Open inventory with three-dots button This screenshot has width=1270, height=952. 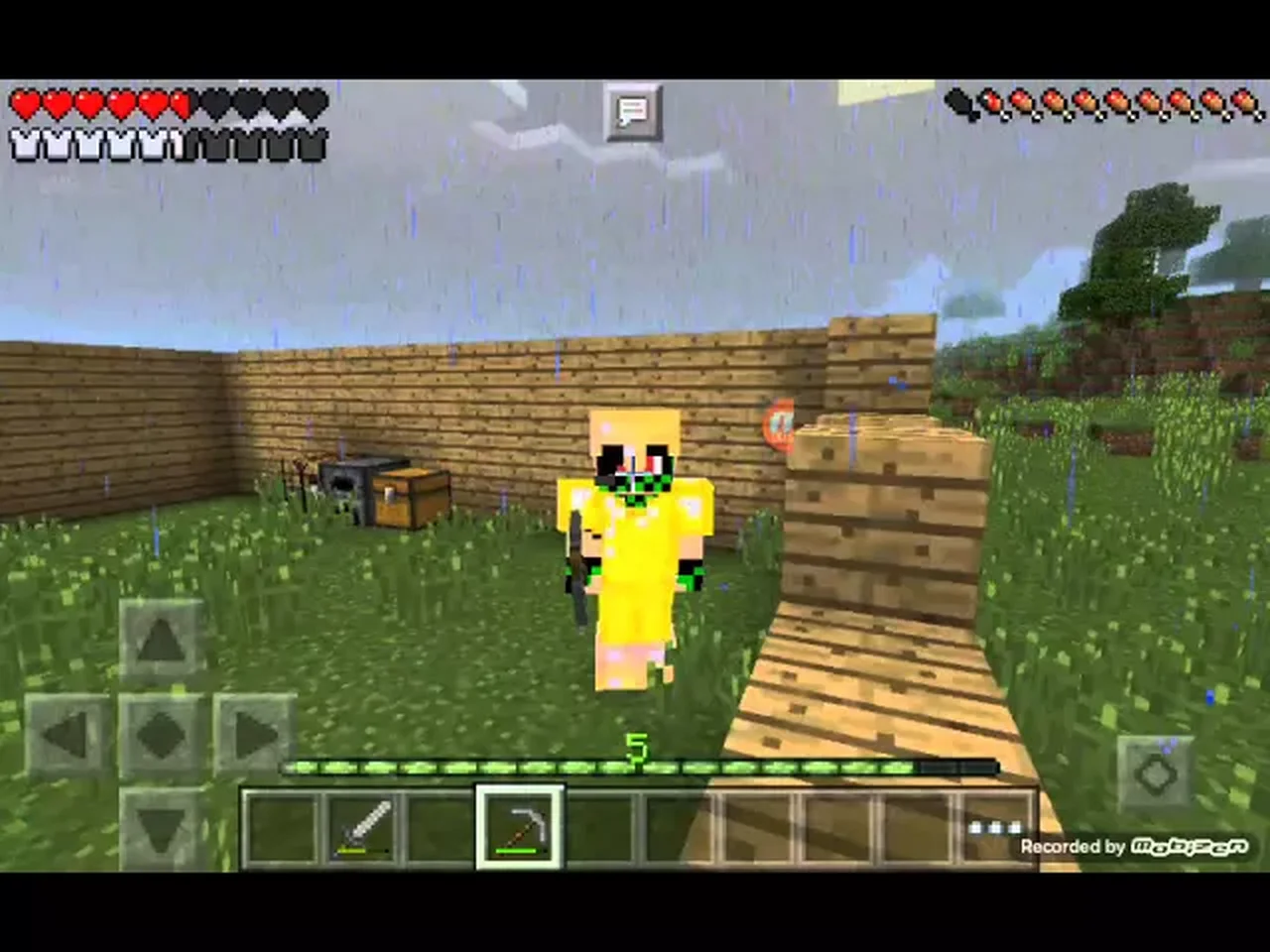pyautogui.click(x=995, y=827)
